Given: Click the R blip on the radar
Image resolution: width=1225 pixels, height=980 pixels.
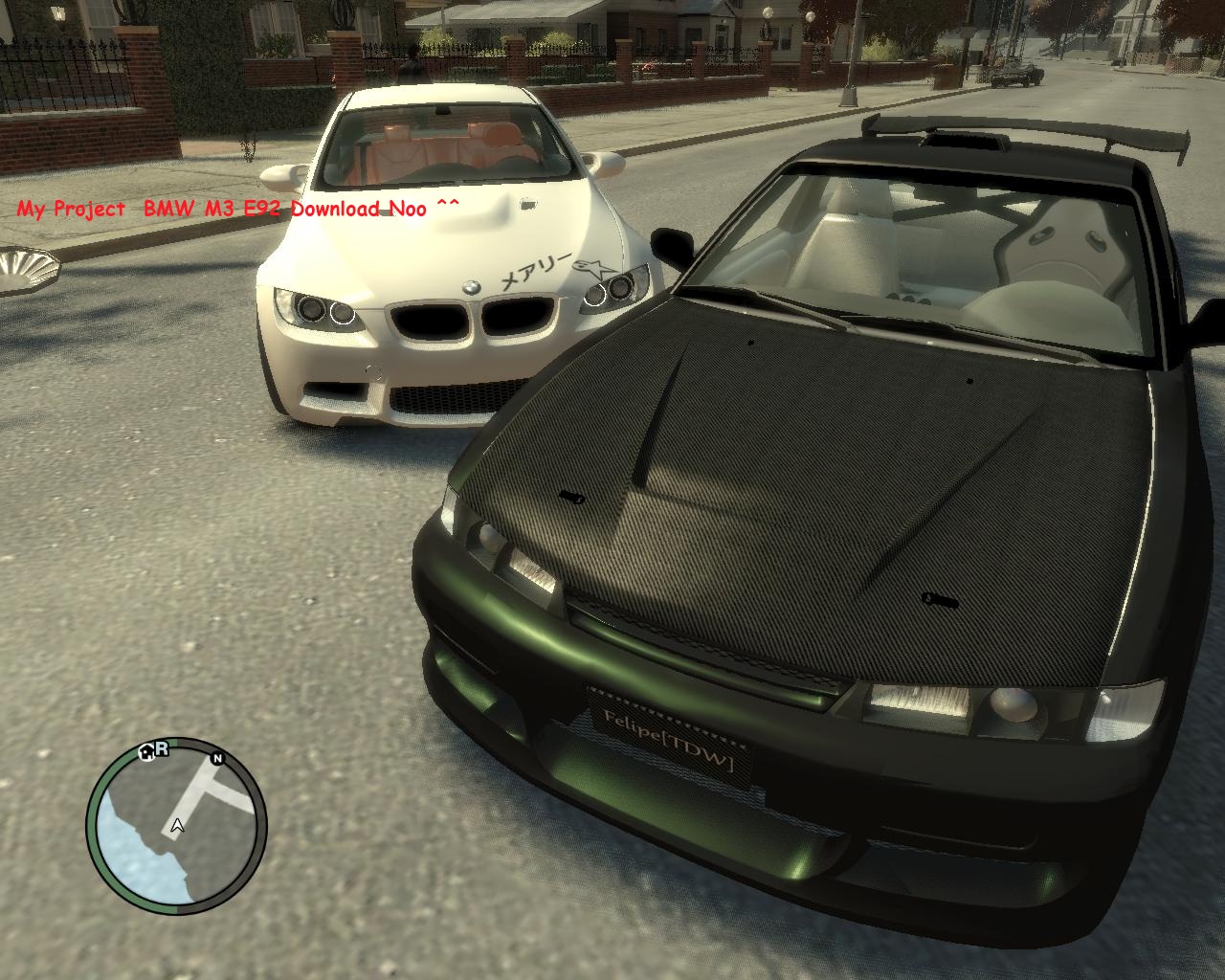Looking at the screenshot, I should point(162,747).
